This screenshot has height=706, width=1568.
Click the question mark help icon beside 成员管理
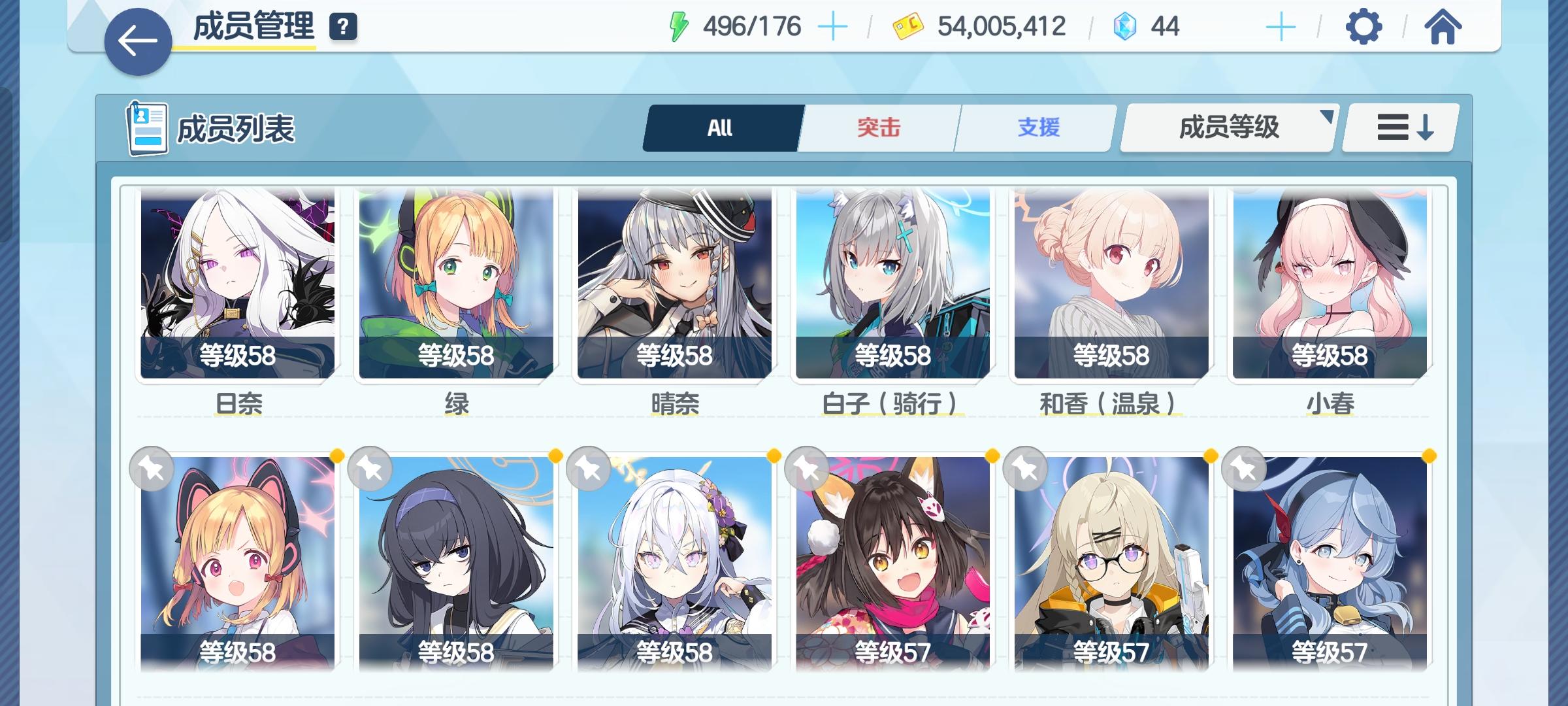(342, 27)
